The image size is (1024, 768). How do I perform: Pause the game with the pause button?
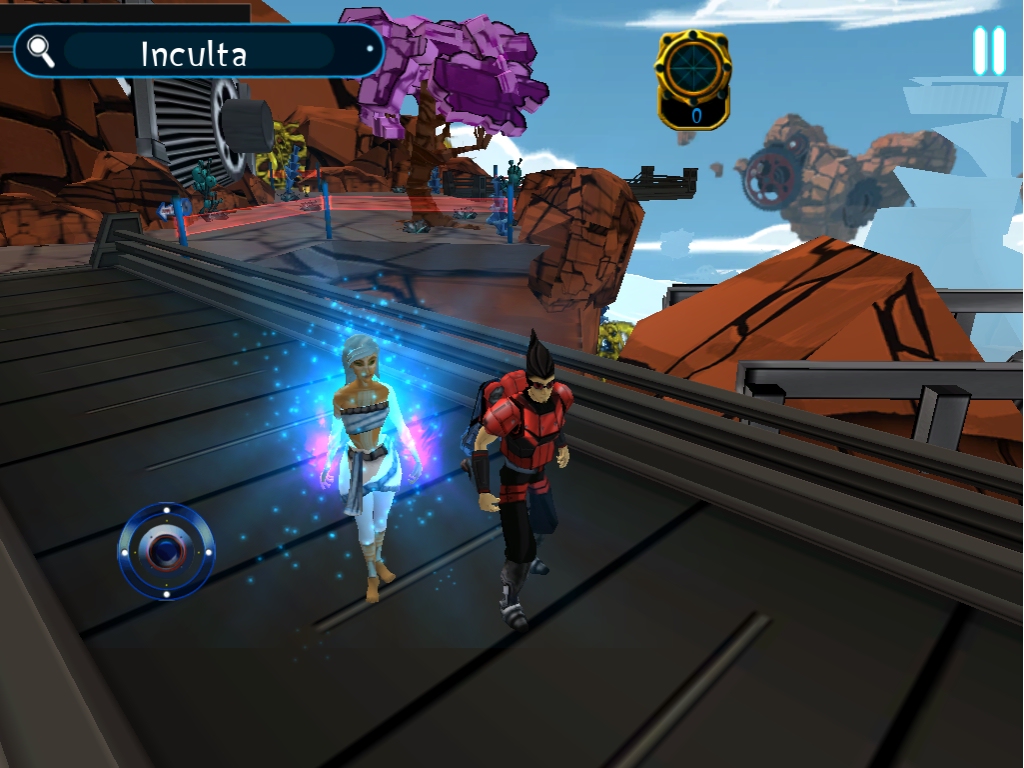click(989, 51)
